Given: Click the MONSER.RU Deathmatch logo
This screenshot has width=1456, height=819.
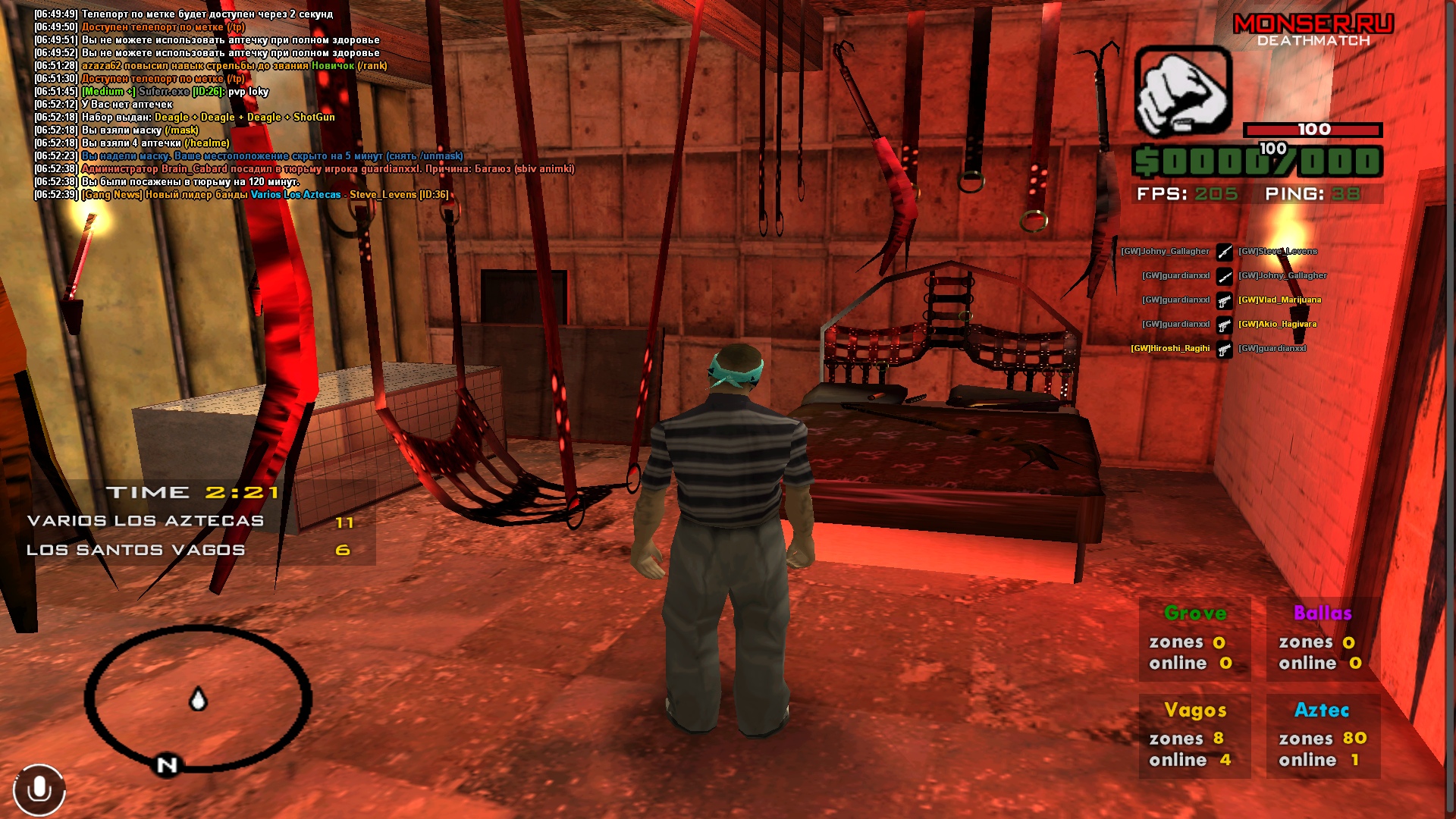Looking at the screenshot, I should point(1313,30).
